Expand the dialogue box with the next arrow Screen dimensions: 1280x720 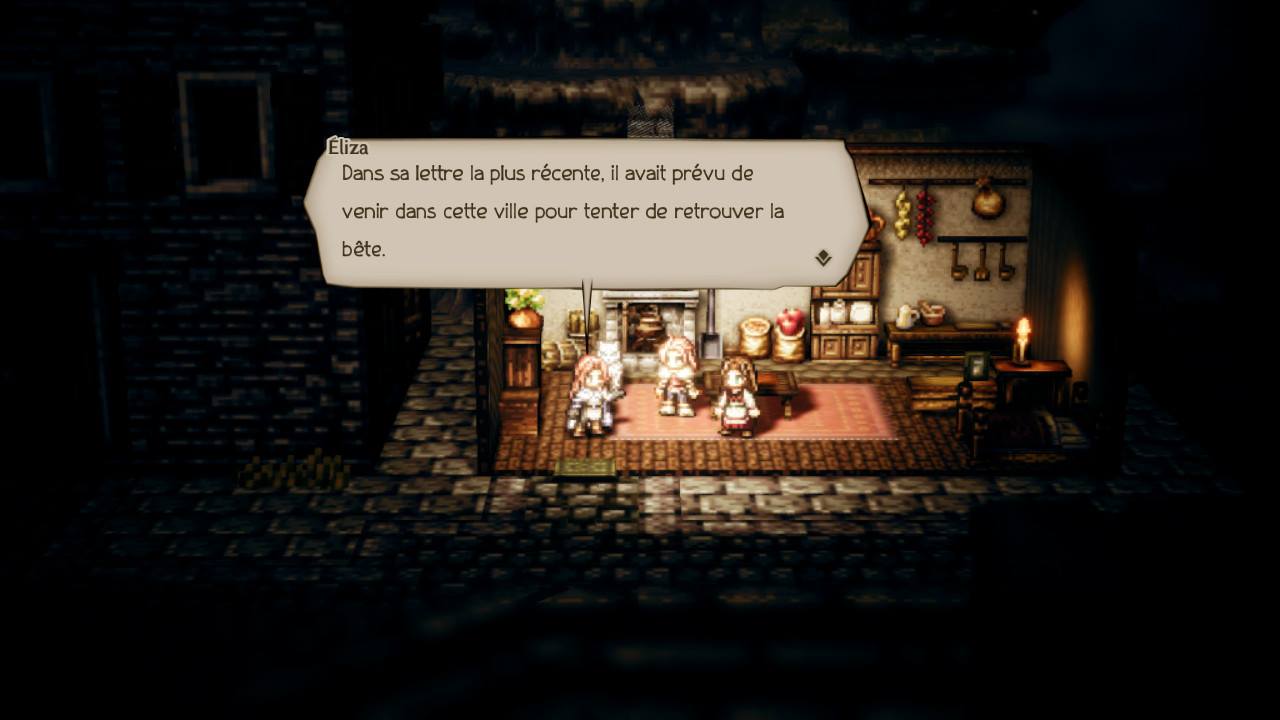(822, 258)
